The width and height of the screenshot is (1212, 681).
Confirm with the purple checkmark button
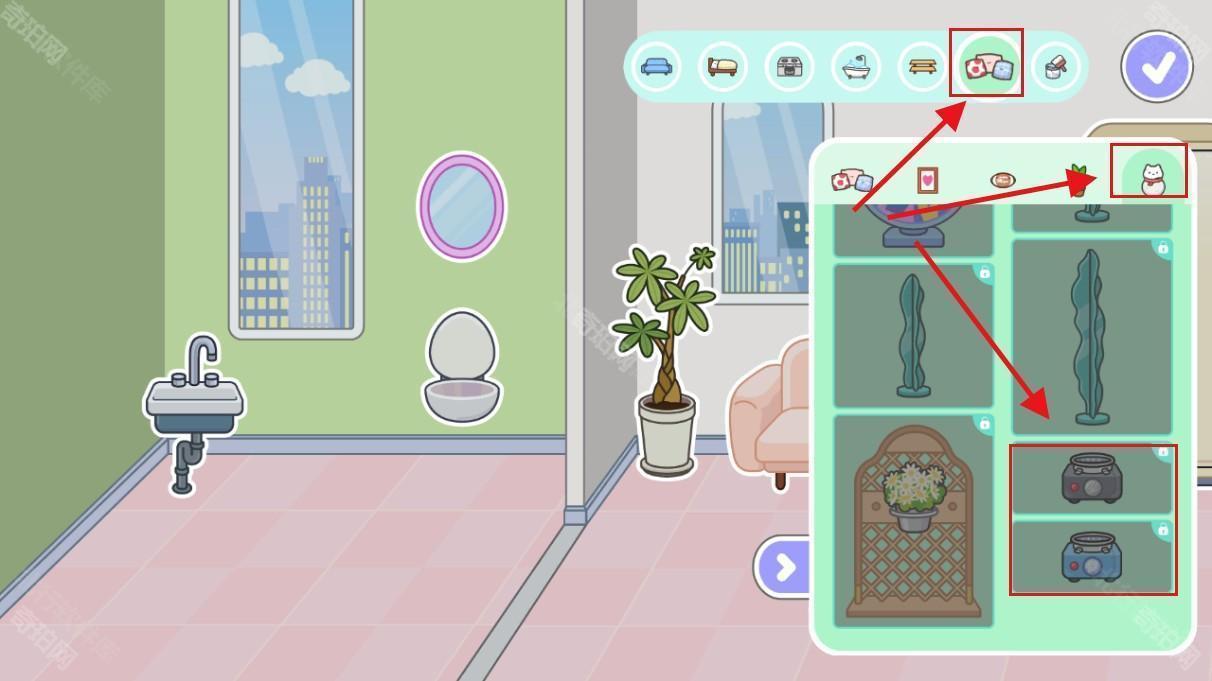tap(1157, 67)
